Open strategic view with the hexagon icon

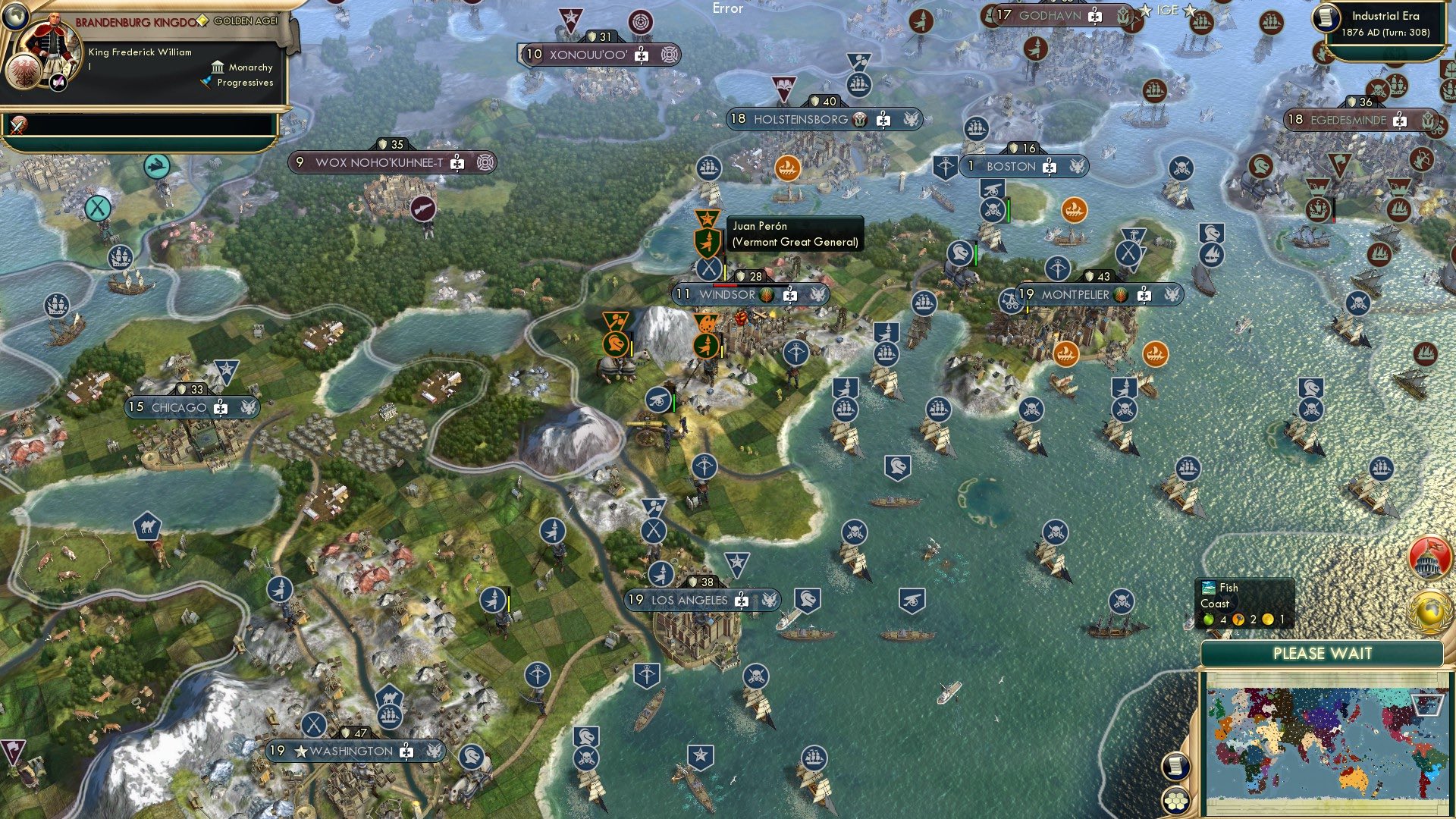(x=1176, y=802)
